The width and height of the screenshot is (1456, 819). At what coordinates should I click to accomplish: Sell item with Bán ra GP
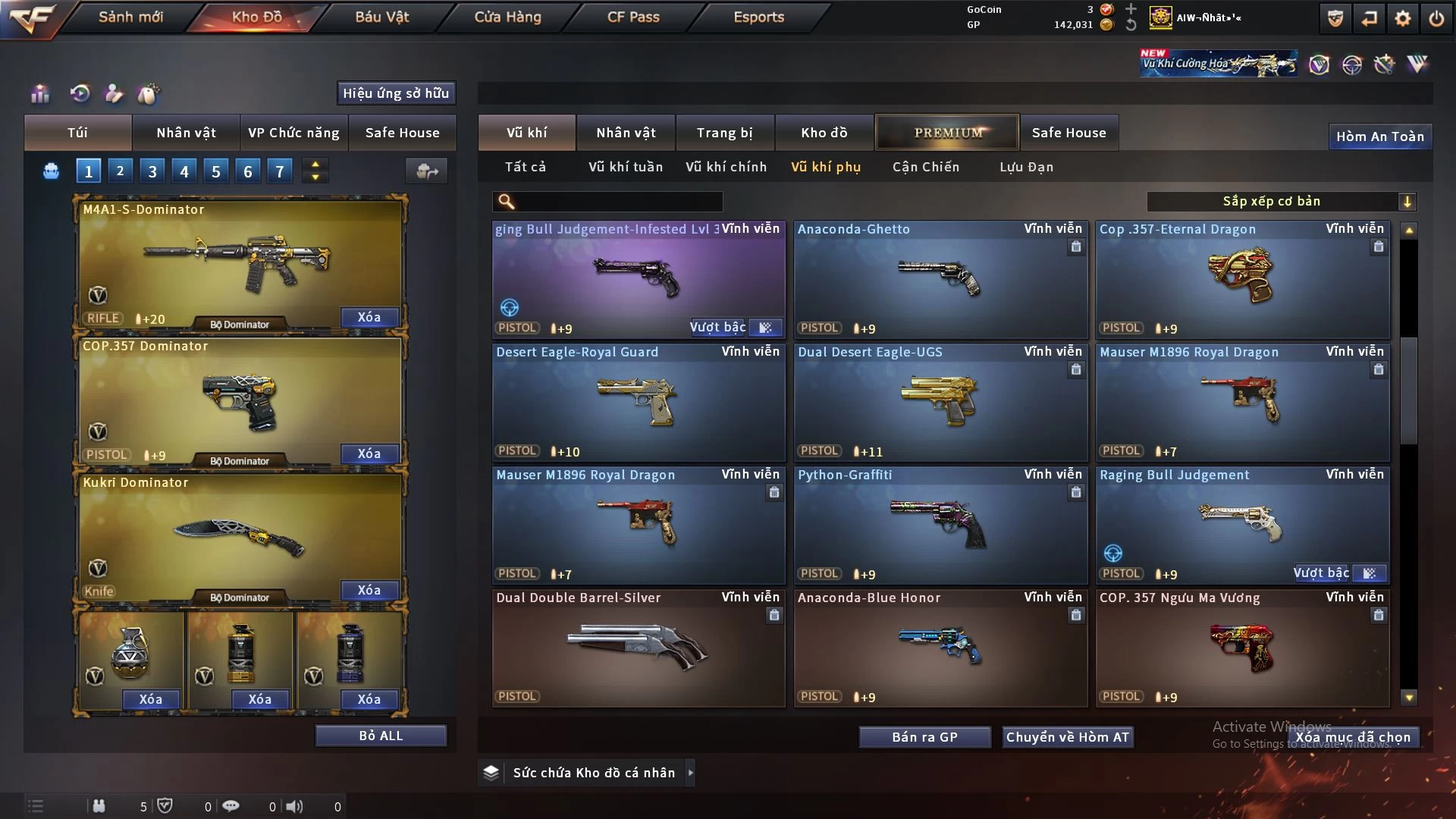924,737
